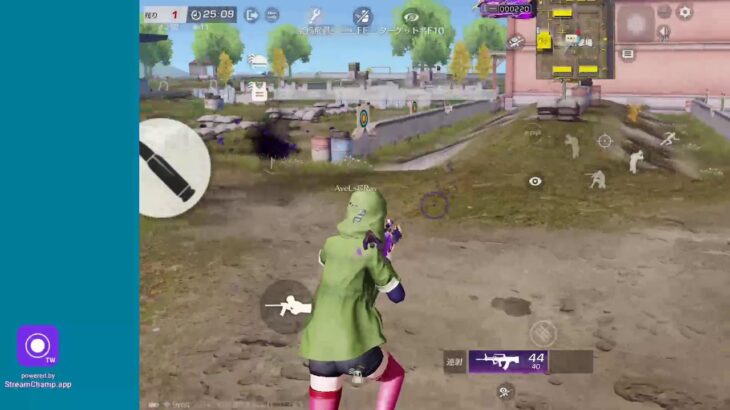
Task: Tap the sprinting figure icon
Action: 667,140
